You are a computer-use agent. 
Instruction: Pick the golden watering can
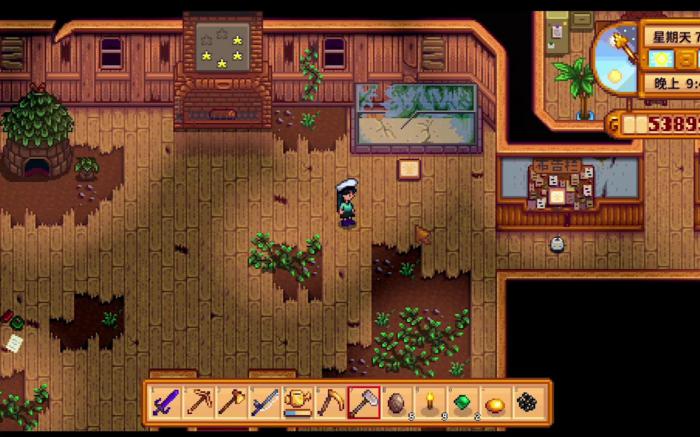coord(298,403)
